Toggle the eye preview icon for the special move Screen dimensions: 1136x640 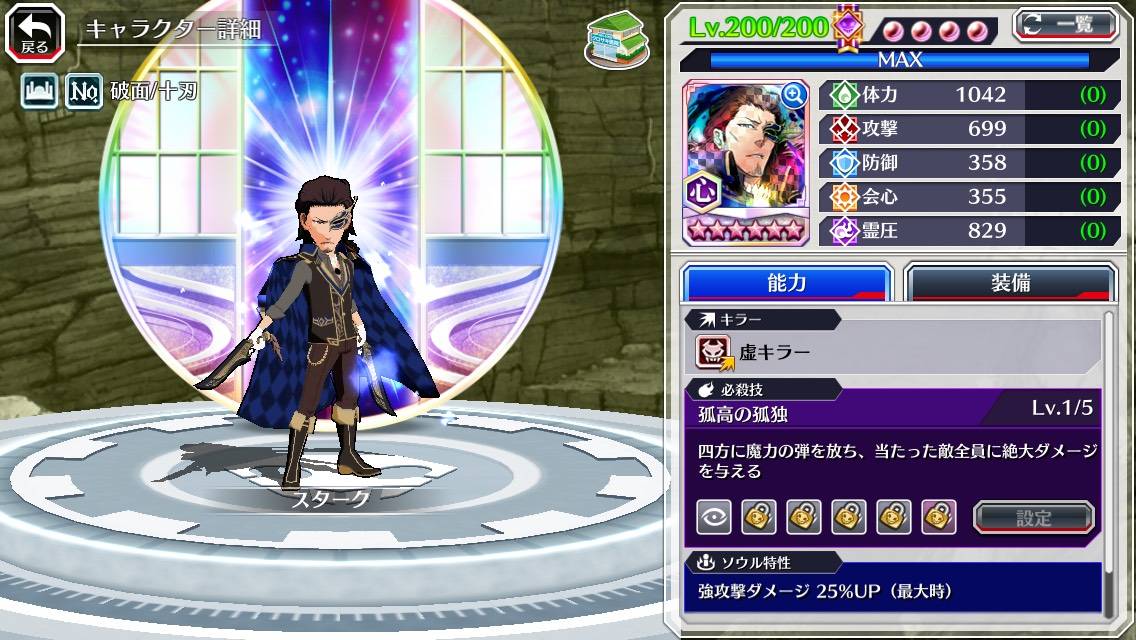[713, 517]
